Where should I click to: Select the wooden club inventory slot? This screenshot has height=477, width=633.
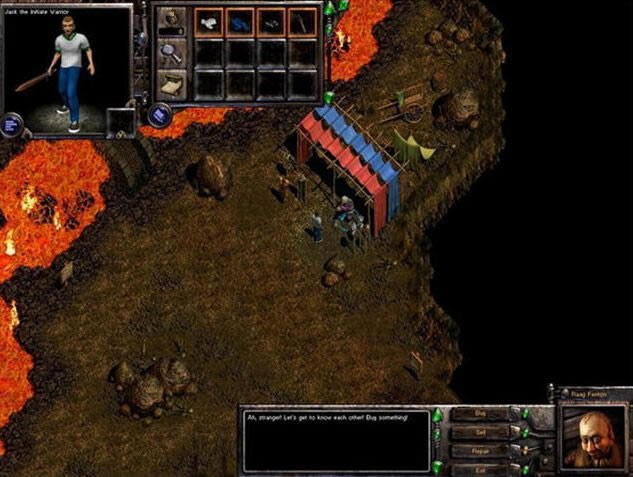[x=302, y=20]
